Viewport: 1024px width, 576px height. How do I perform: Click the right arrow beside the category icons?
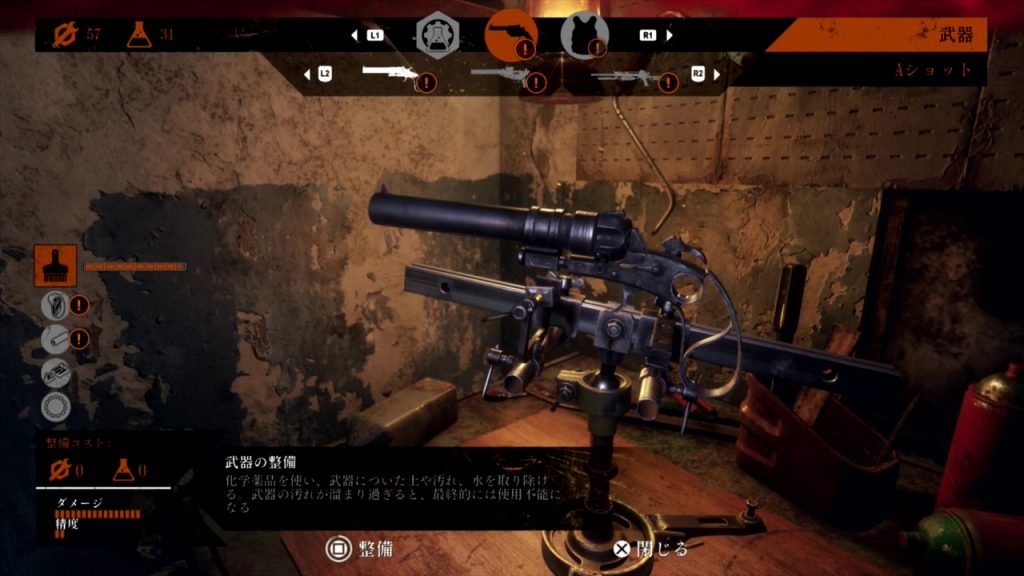tap(669, 35)
